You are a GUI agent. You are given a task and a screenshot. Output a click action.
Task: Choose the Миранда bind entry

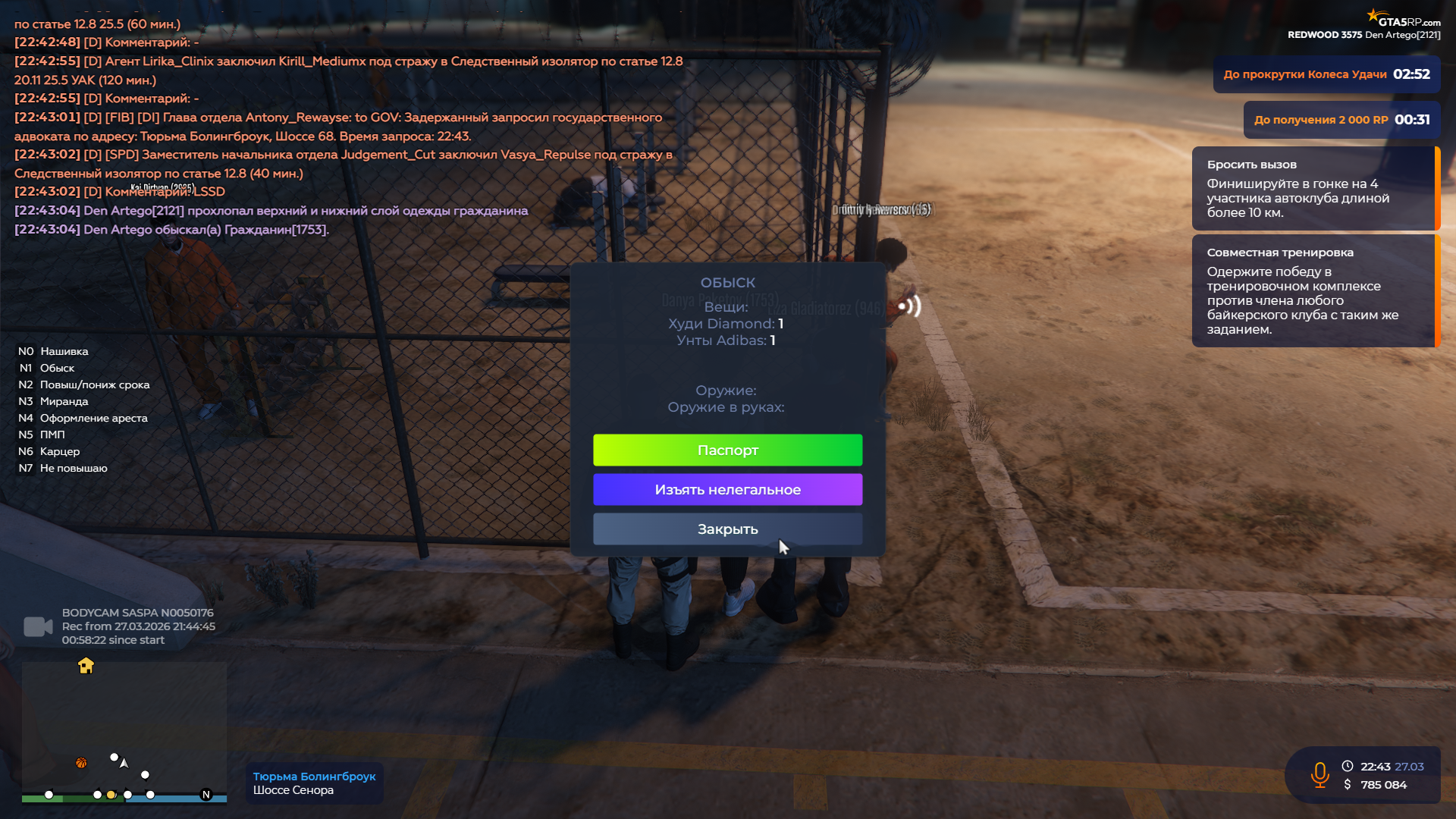64,401
